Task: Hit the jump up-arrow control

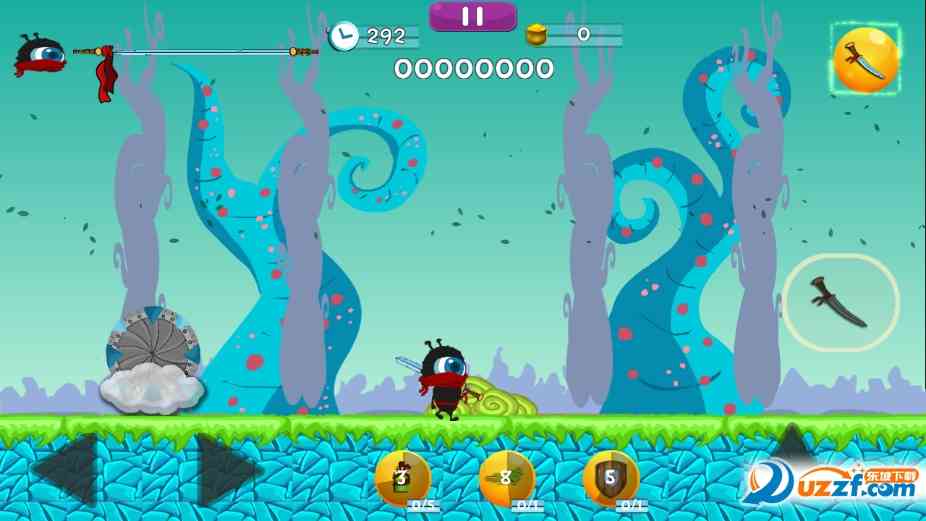Action: coord(792,444)
